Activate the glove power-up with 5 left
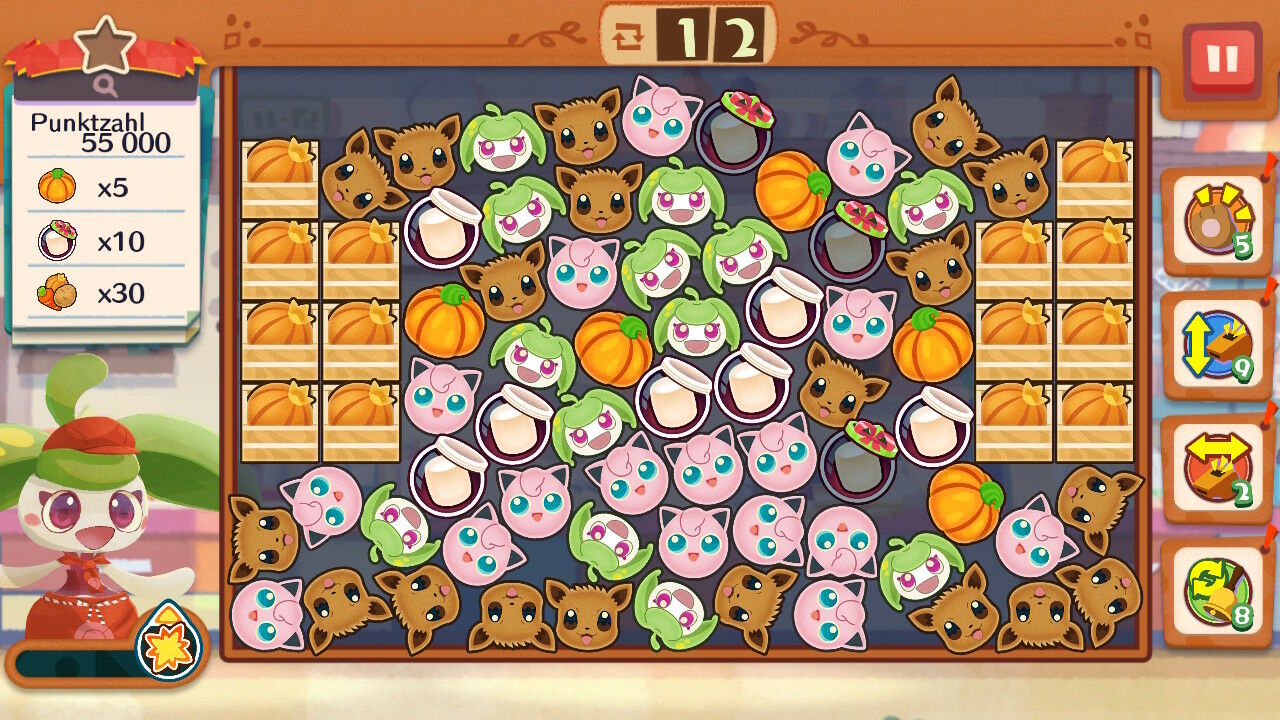 click(x=1216, y=222)
